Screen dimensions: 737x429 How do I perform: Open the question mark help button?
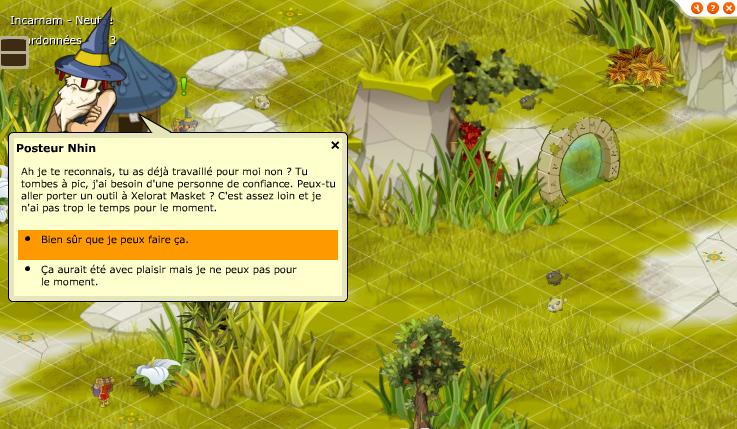[713, 8]
